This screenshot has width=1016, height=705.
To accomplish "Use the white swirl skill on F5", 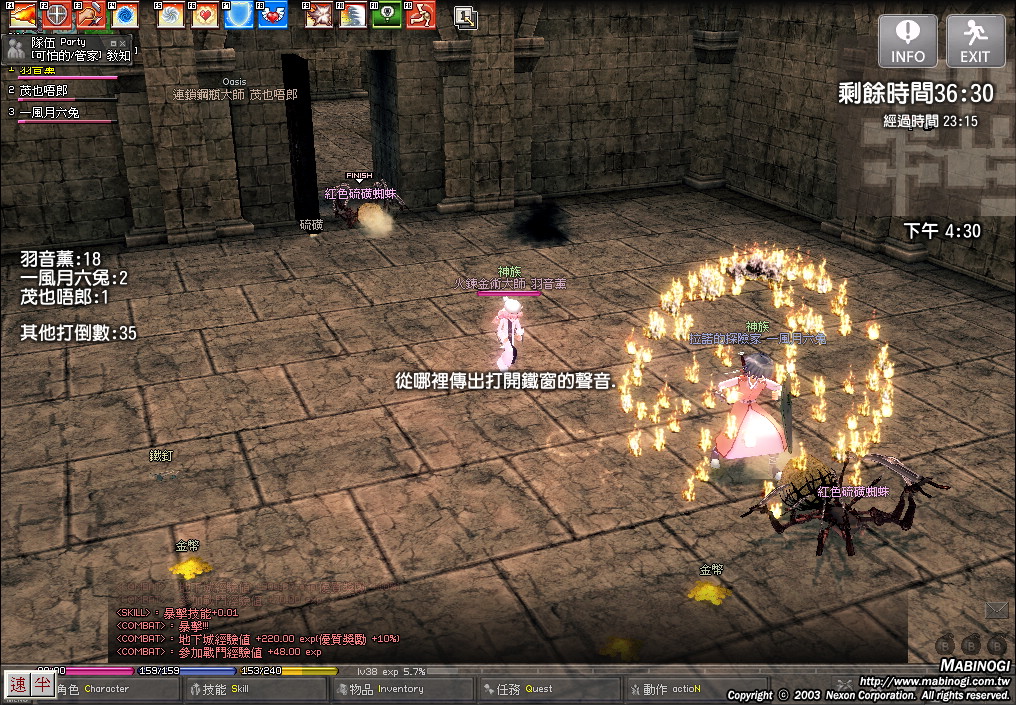I will [172, 15].
